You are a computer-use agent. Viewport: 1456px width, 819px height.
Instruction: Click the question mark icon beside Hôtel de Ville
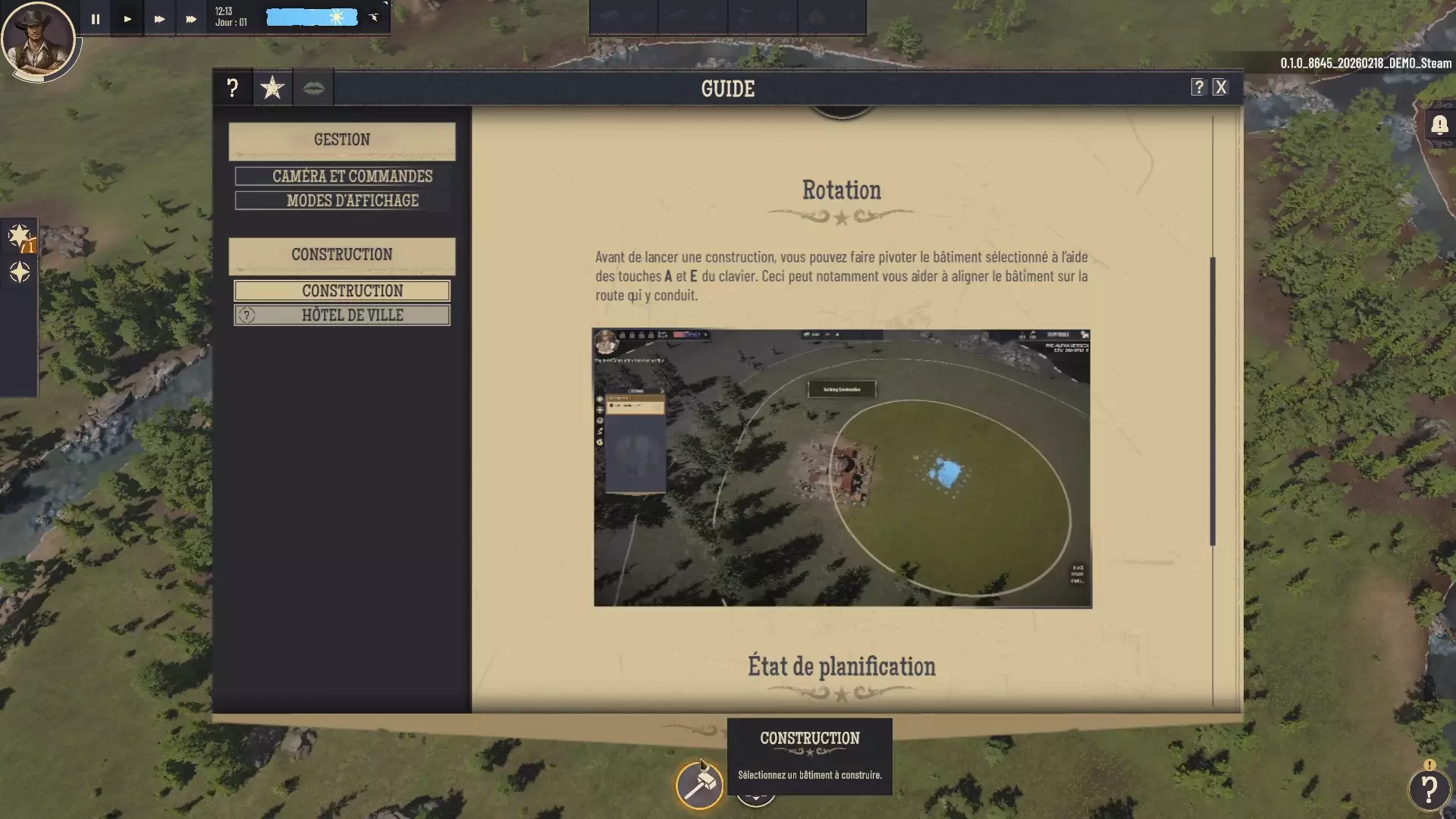click(246, 315)
